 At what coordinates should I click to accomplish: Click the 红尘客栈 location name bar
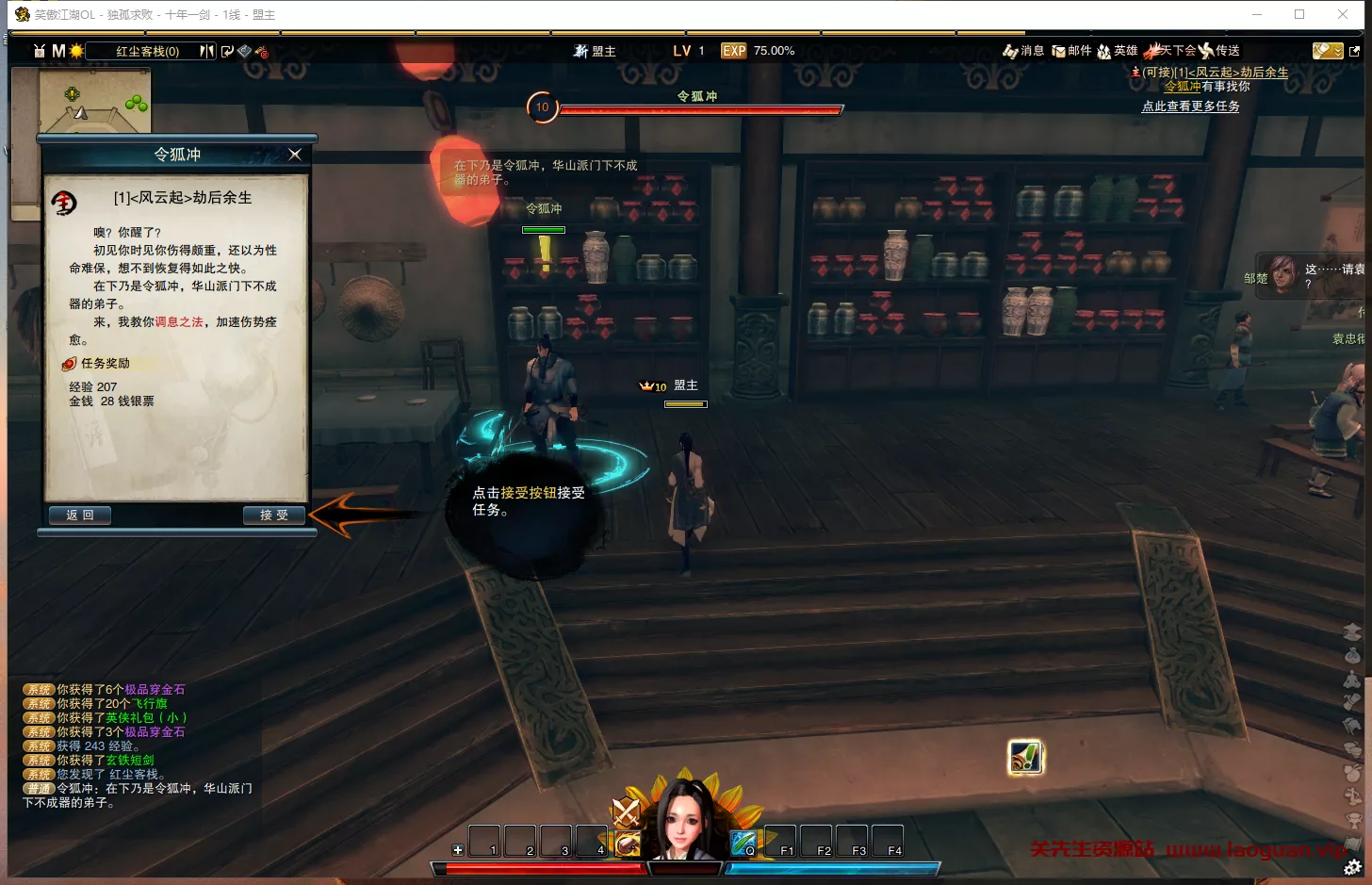coord(147,51)
